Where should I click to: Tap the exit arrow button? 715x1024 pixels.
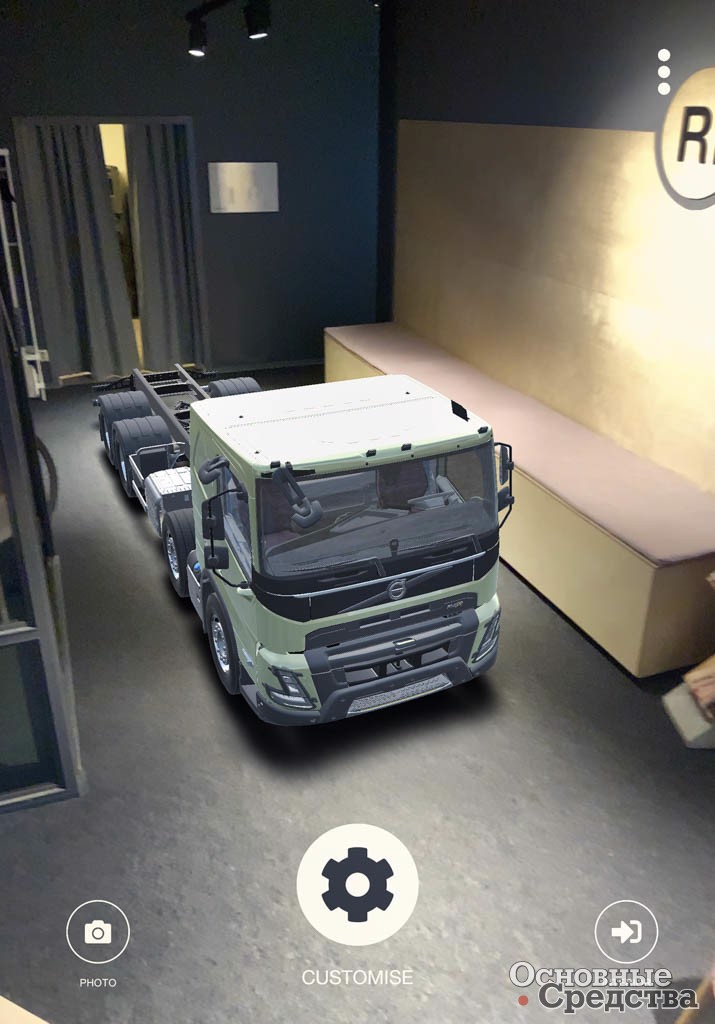pyautogui.click(x=626, y=932)
